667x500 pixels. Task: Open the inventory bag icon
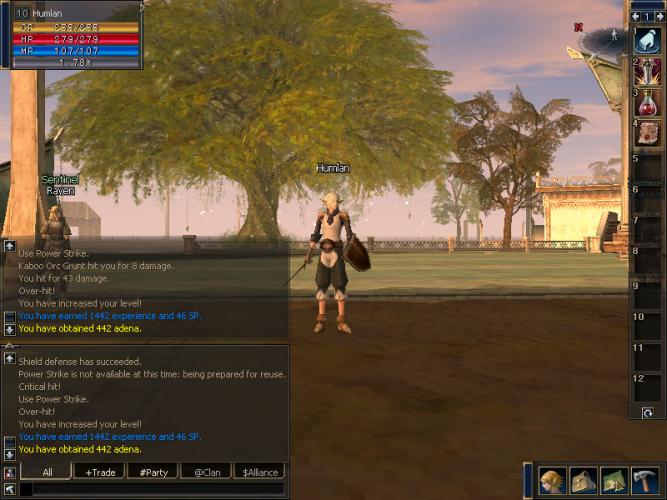(x=583, y=480)
